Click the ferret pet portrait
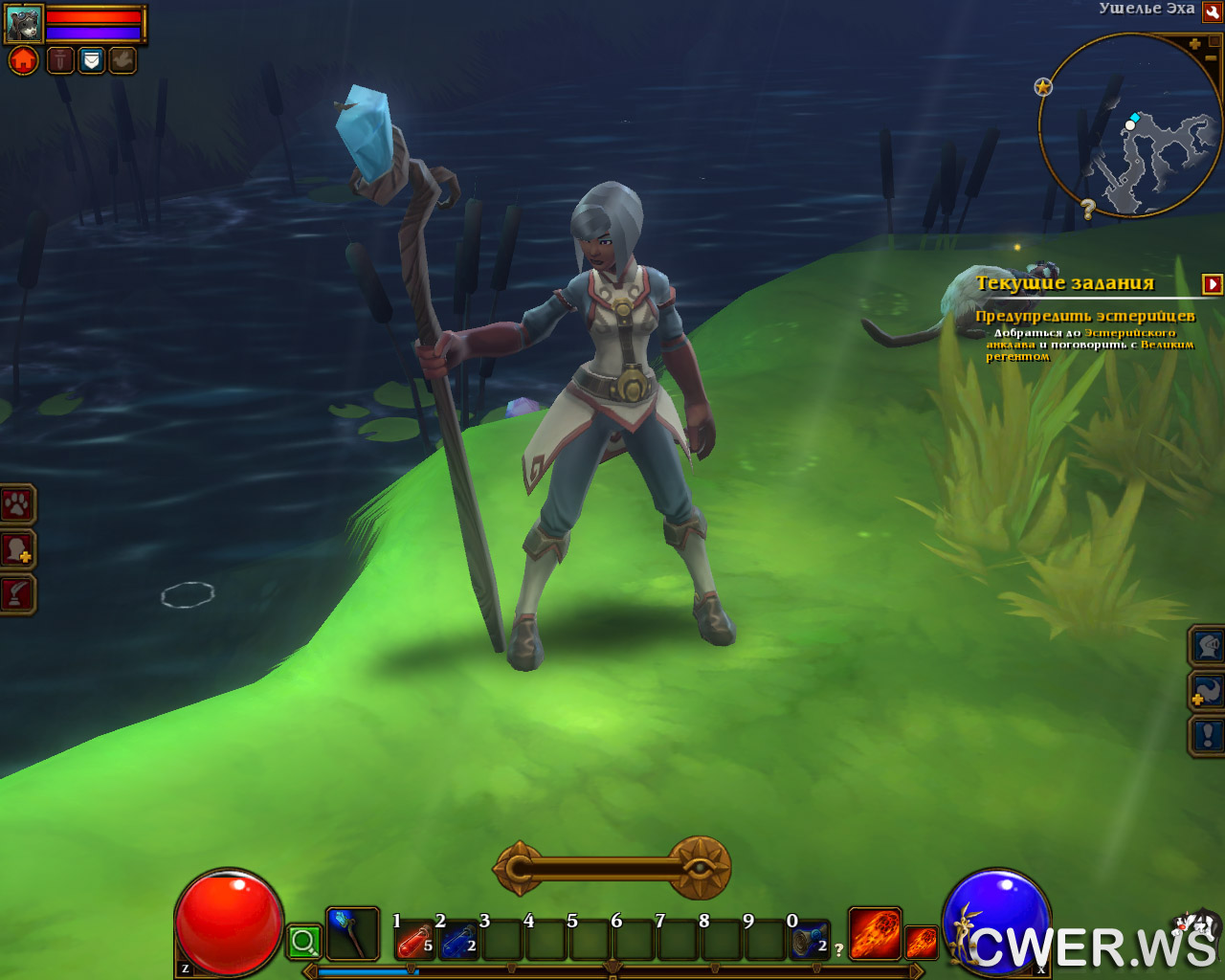The image size is (1225, 980). [x=25, y=24]
